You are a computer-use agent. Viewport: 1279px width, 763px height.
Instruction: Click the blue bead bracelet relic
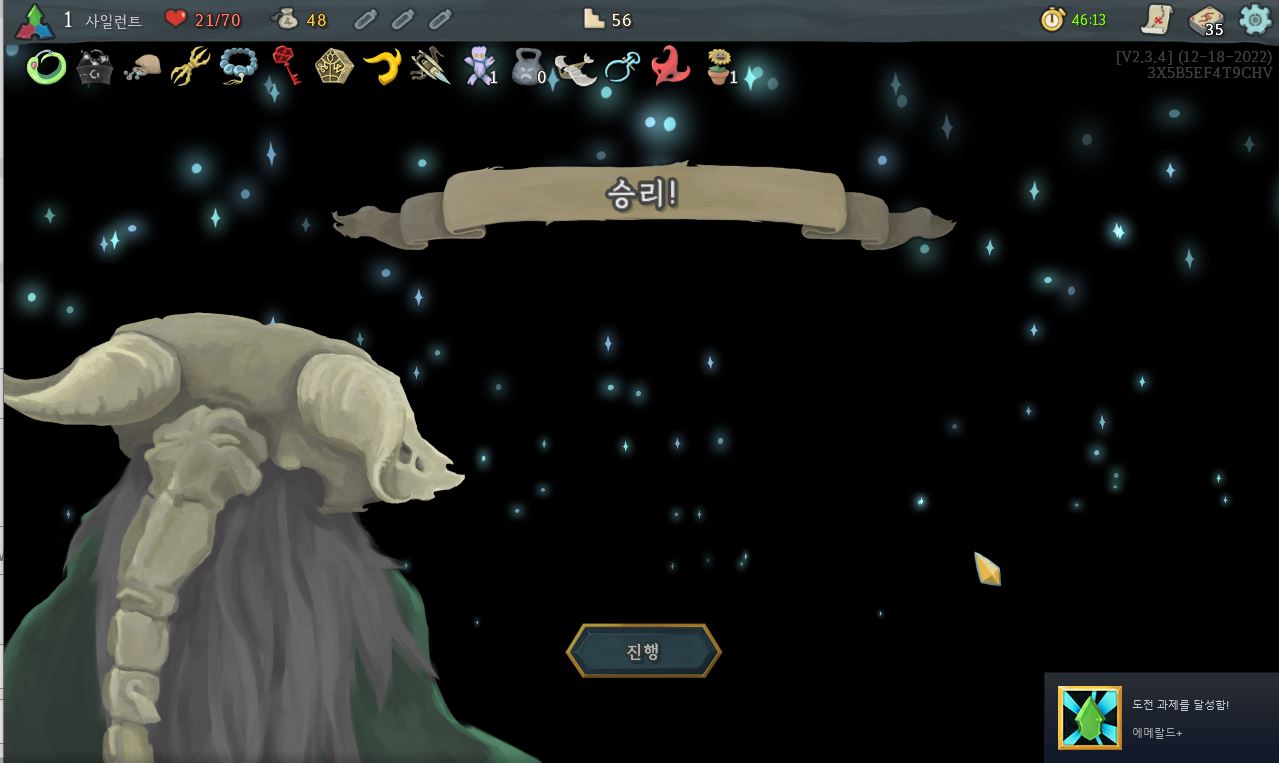click(x=238, y=67)
